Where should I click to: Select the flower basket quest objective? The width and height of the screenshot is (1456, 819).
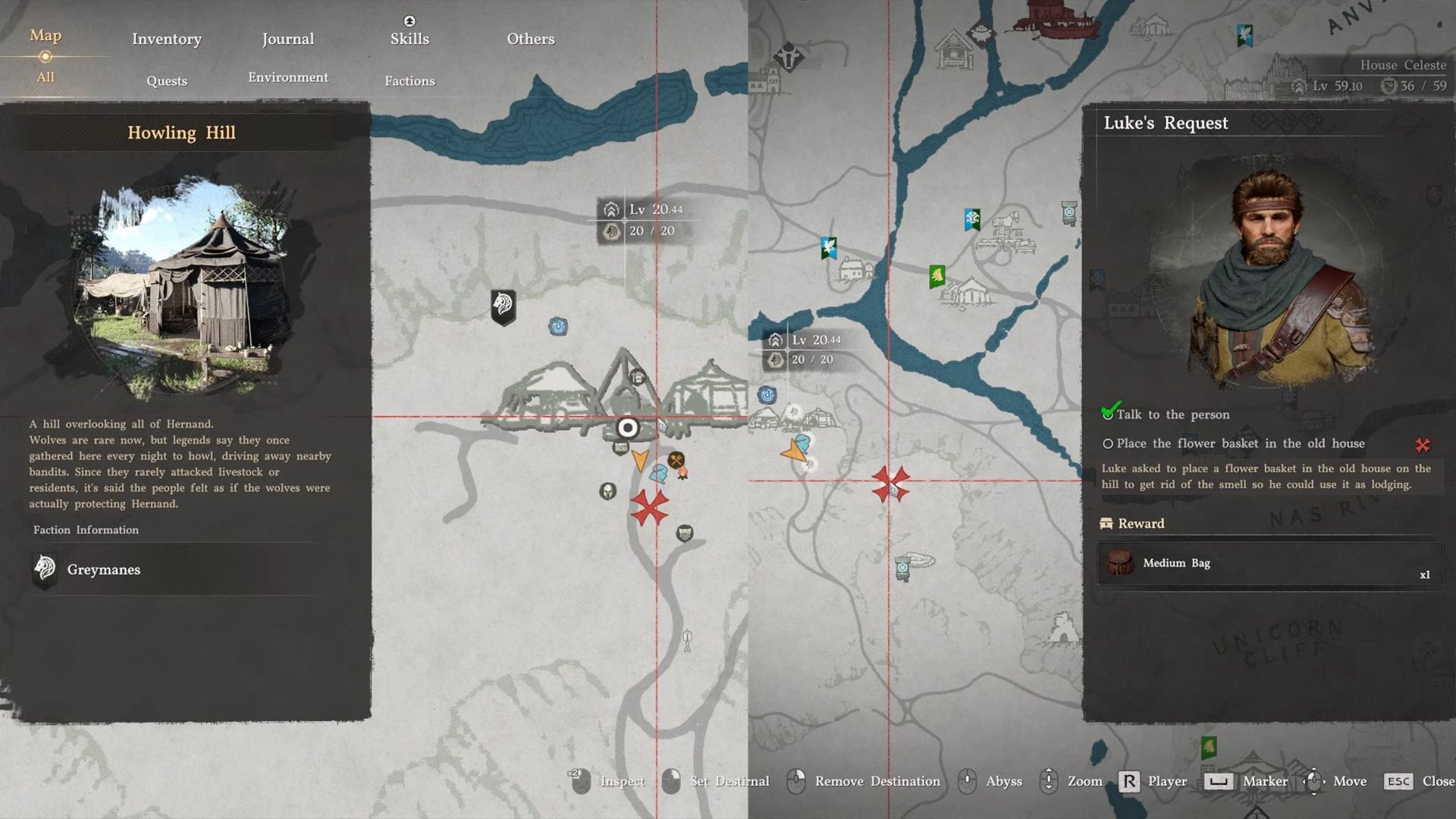pos(1240,444)
